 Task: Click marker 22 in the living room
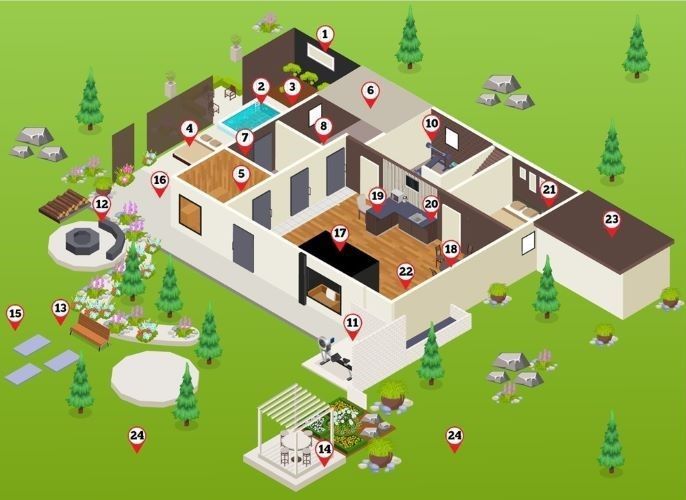tap(405, 273)
